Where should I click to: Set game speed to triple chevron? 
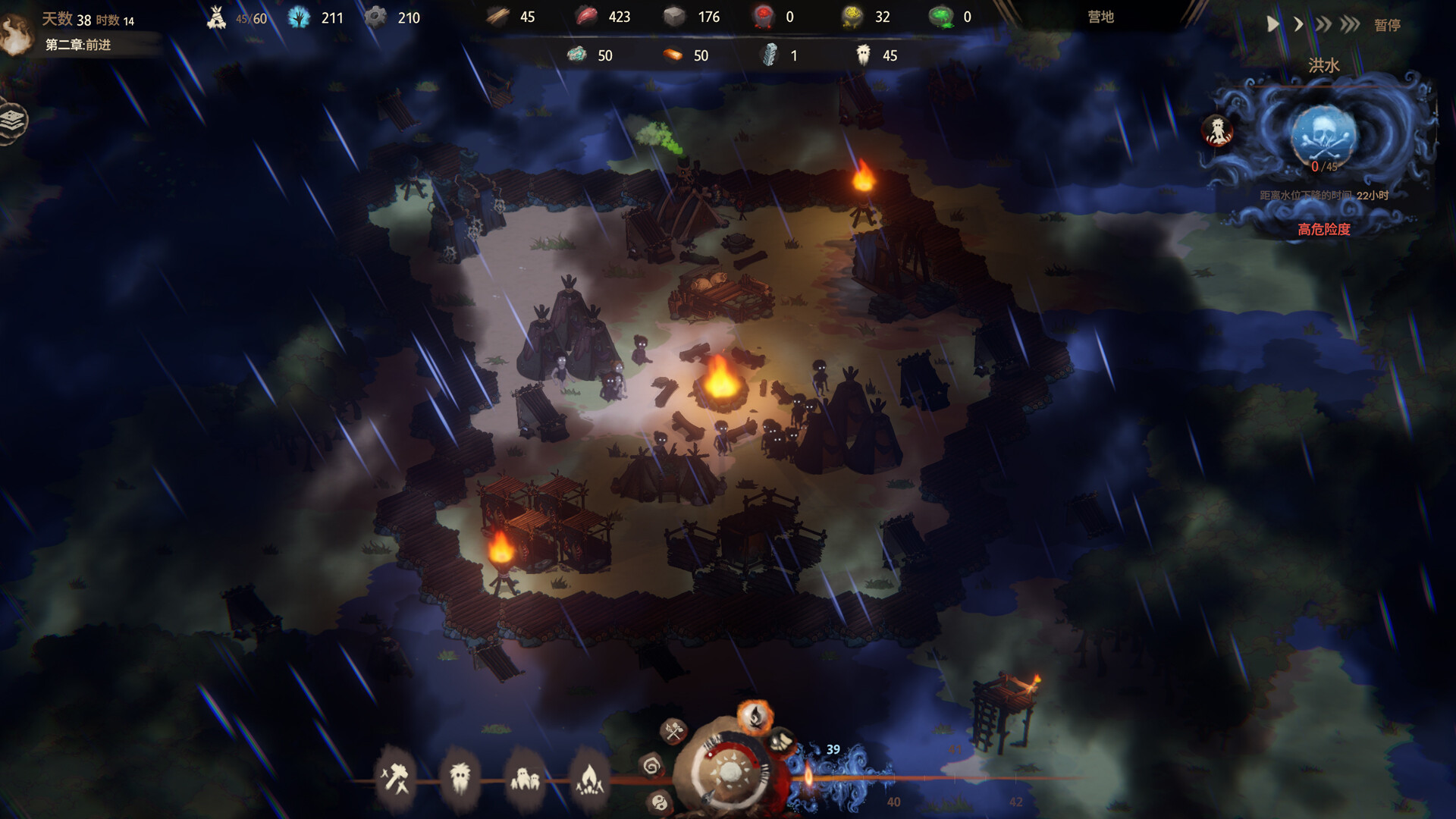tap(1350, 24)
